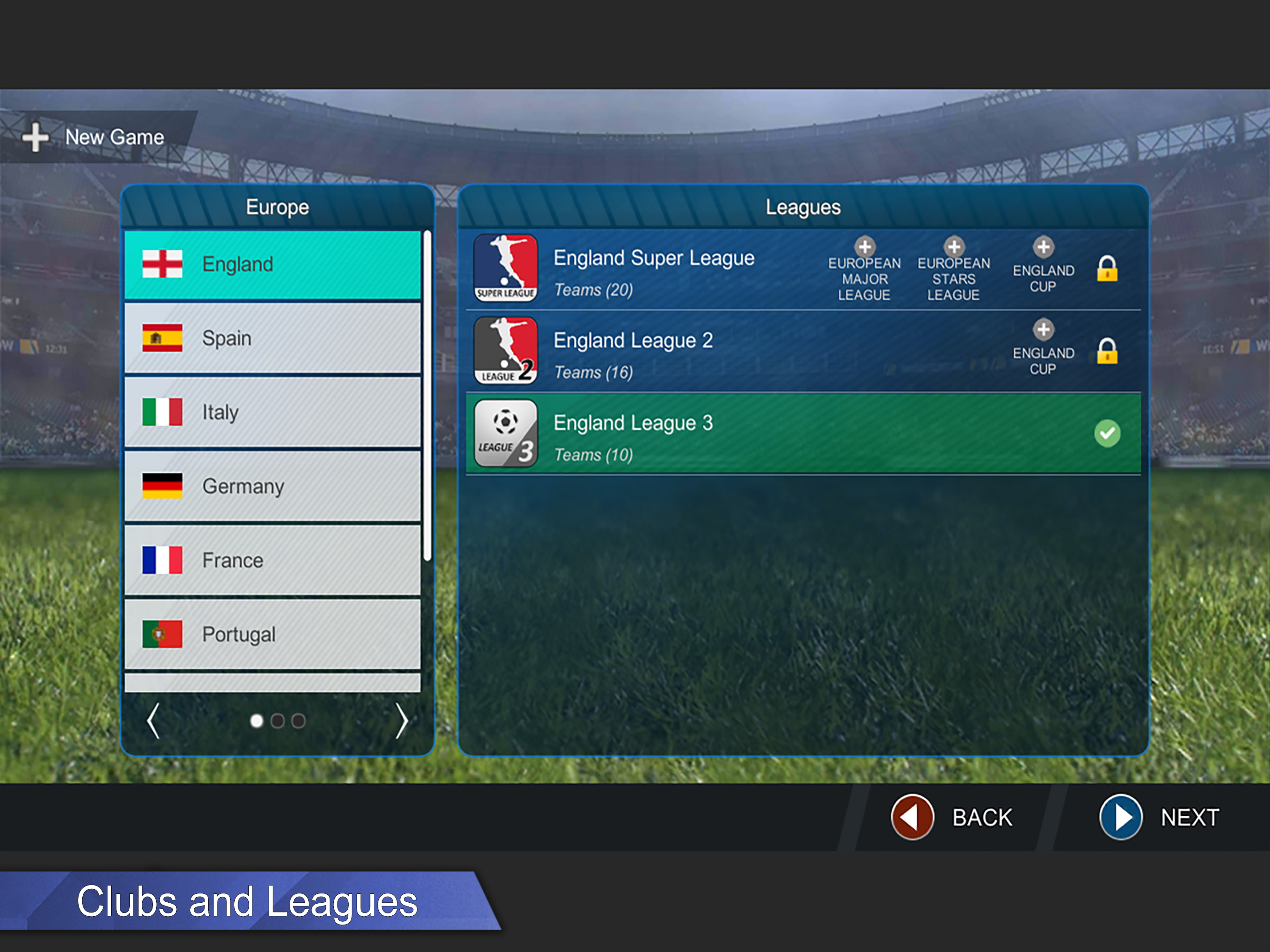Add the European Stars League competition
This screenshot has width=1270, height=952.
(953, 247)
